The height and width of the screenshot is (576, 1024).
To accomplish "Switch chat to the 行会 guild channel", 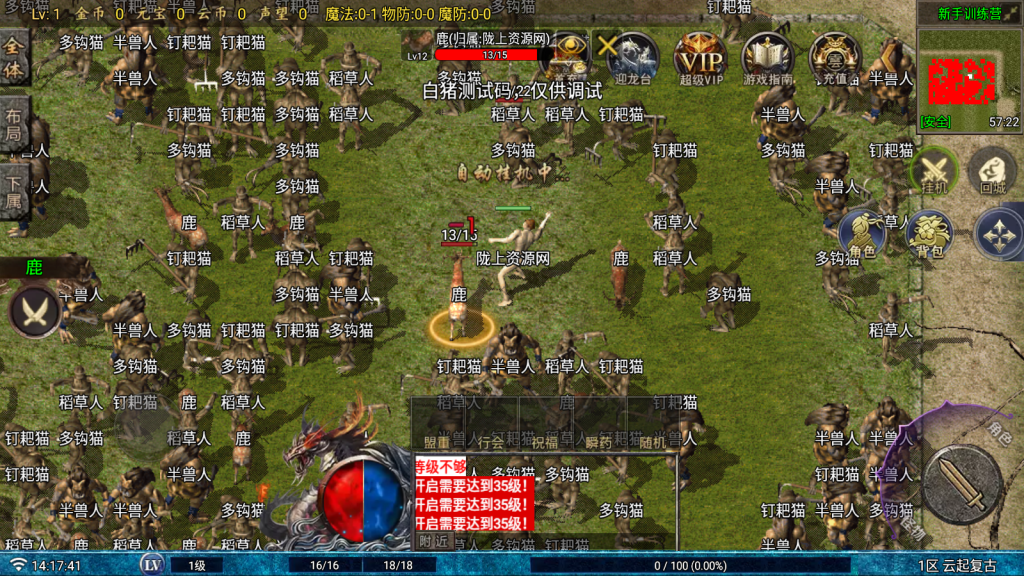I will pos(491,441).
